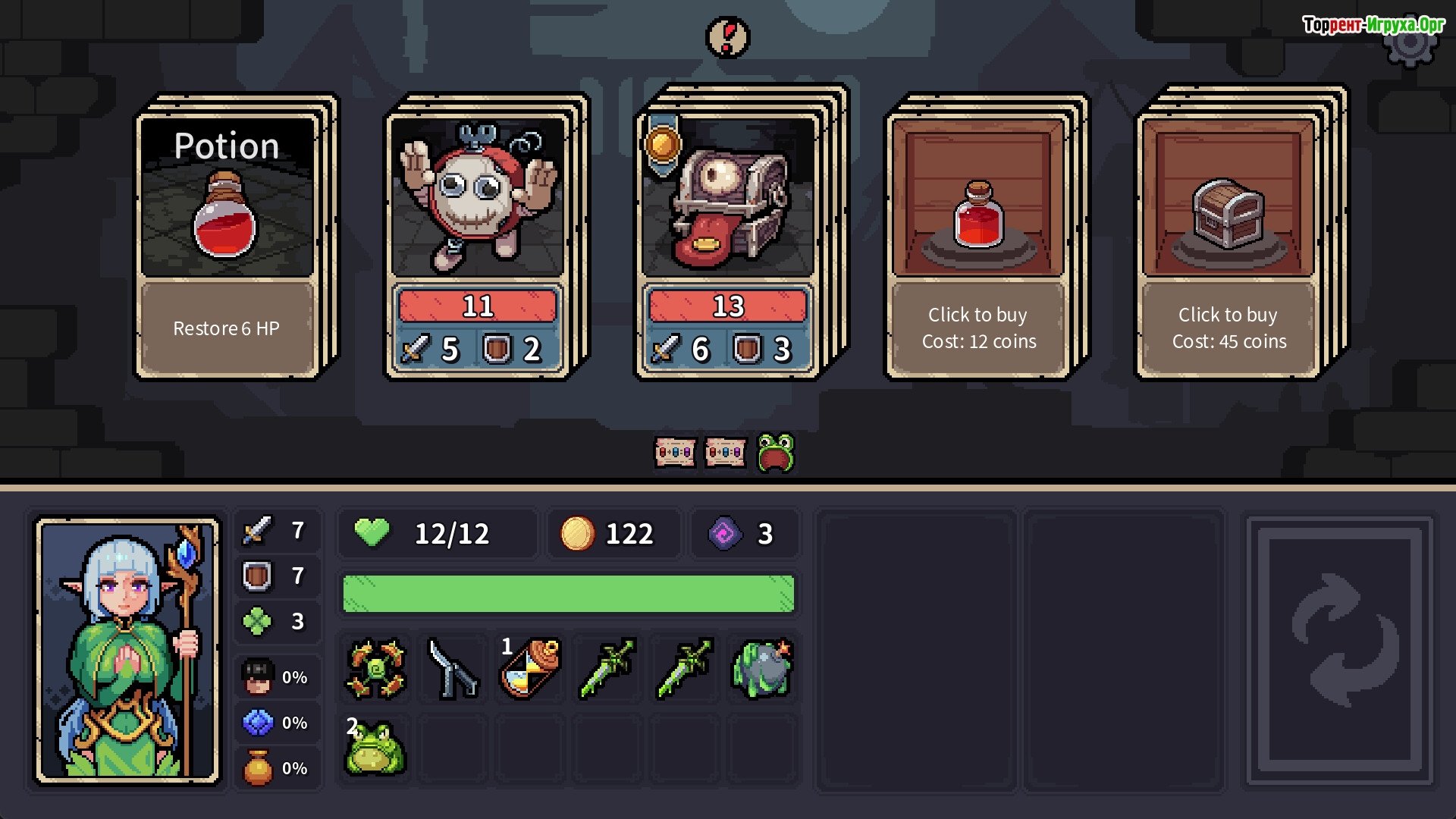
Task: Select the open-mouthed frog status icon
Action: 775,453
